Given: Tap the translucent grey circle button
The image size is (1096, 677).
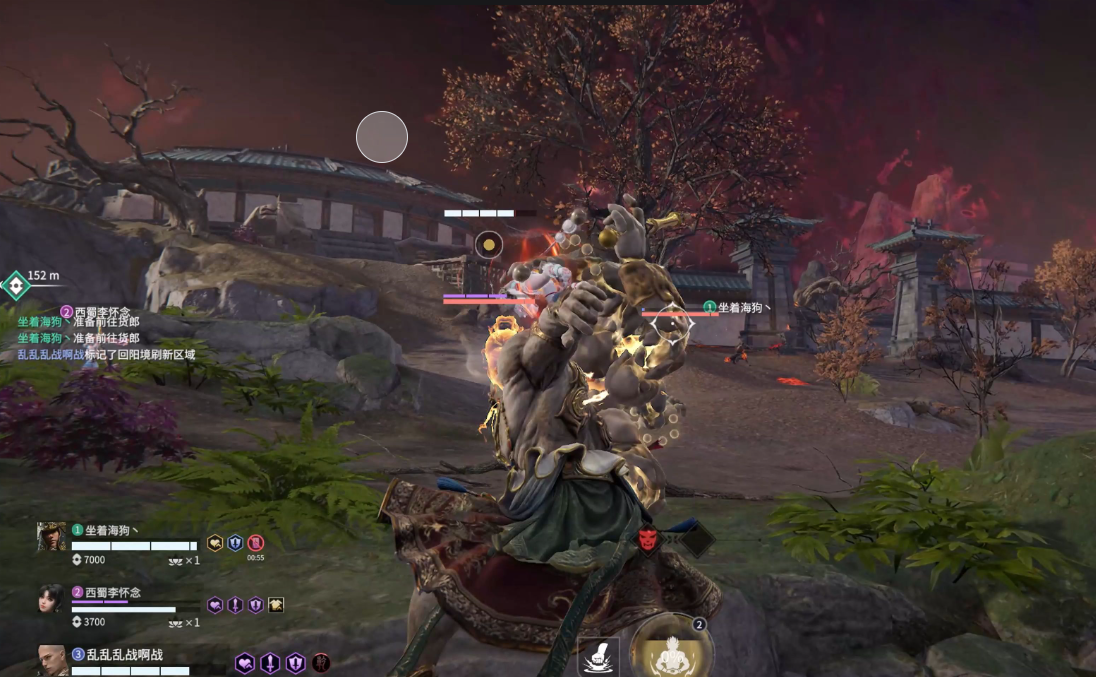Looking at the screenshot, I should coord(382,137).
